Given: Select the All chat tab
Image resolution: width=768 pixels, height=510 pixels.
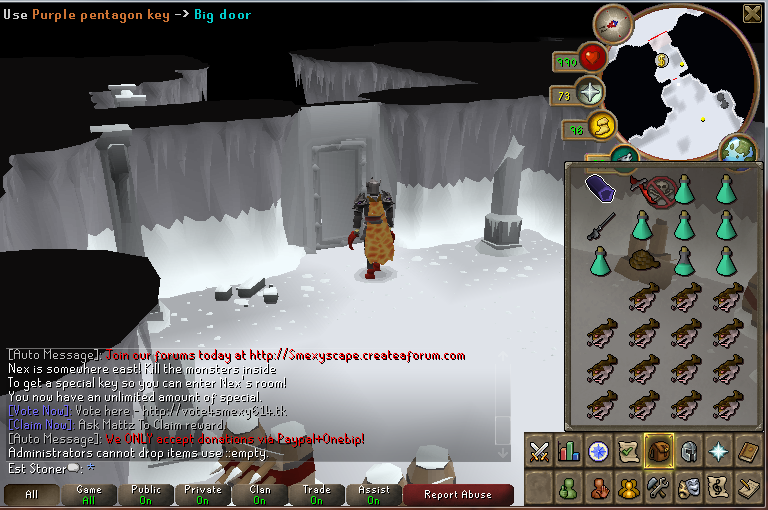Looking at the screenshot, I should 31,494.
